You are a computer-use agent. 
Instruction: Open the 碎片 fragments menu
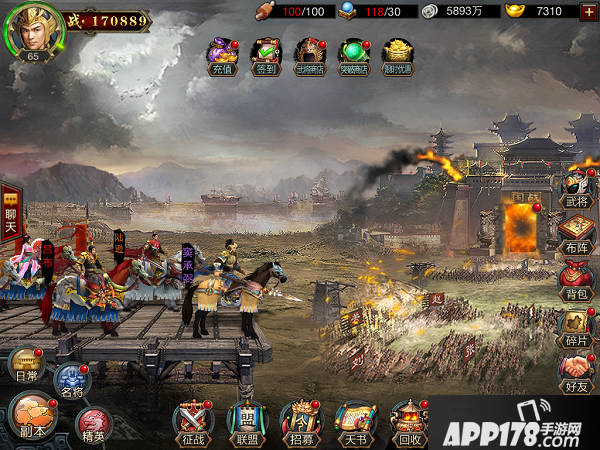click(577, 327)
